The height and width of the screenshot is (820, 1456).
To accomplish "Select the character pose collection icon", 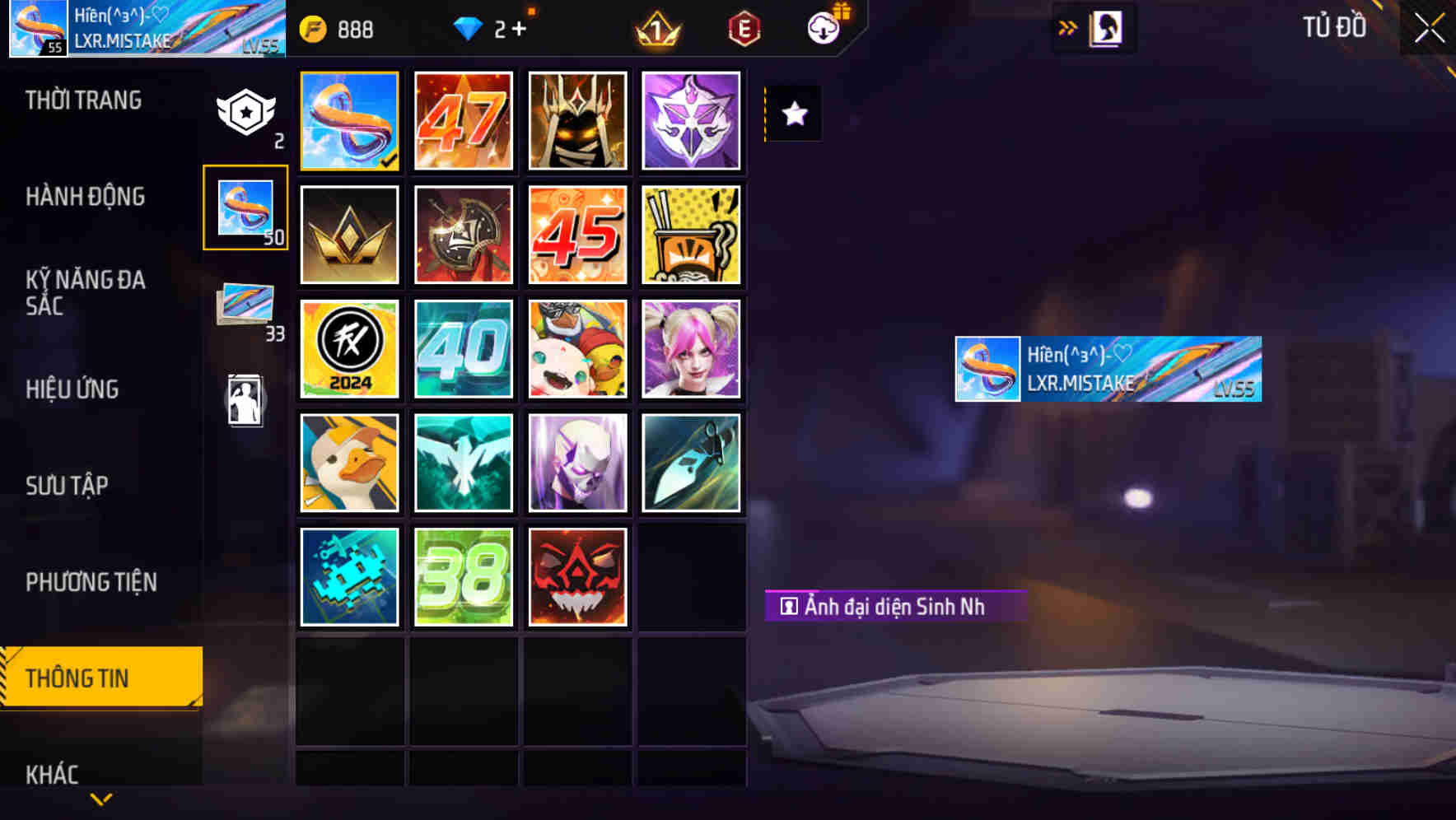I will coord(245,399).
